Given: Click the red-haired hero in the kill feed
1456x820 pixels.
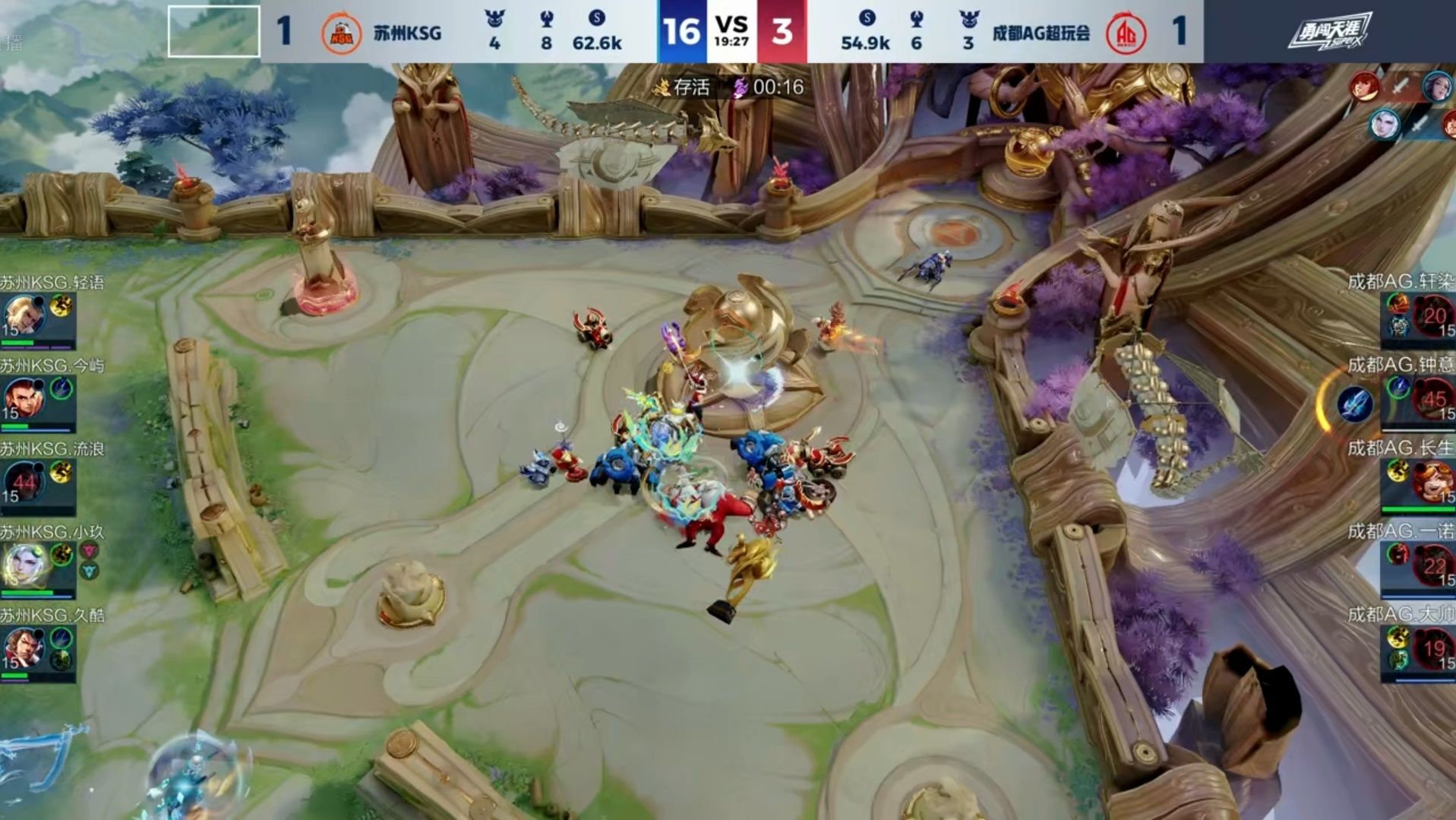Looking at the screenshot, I should [1363, 87].
